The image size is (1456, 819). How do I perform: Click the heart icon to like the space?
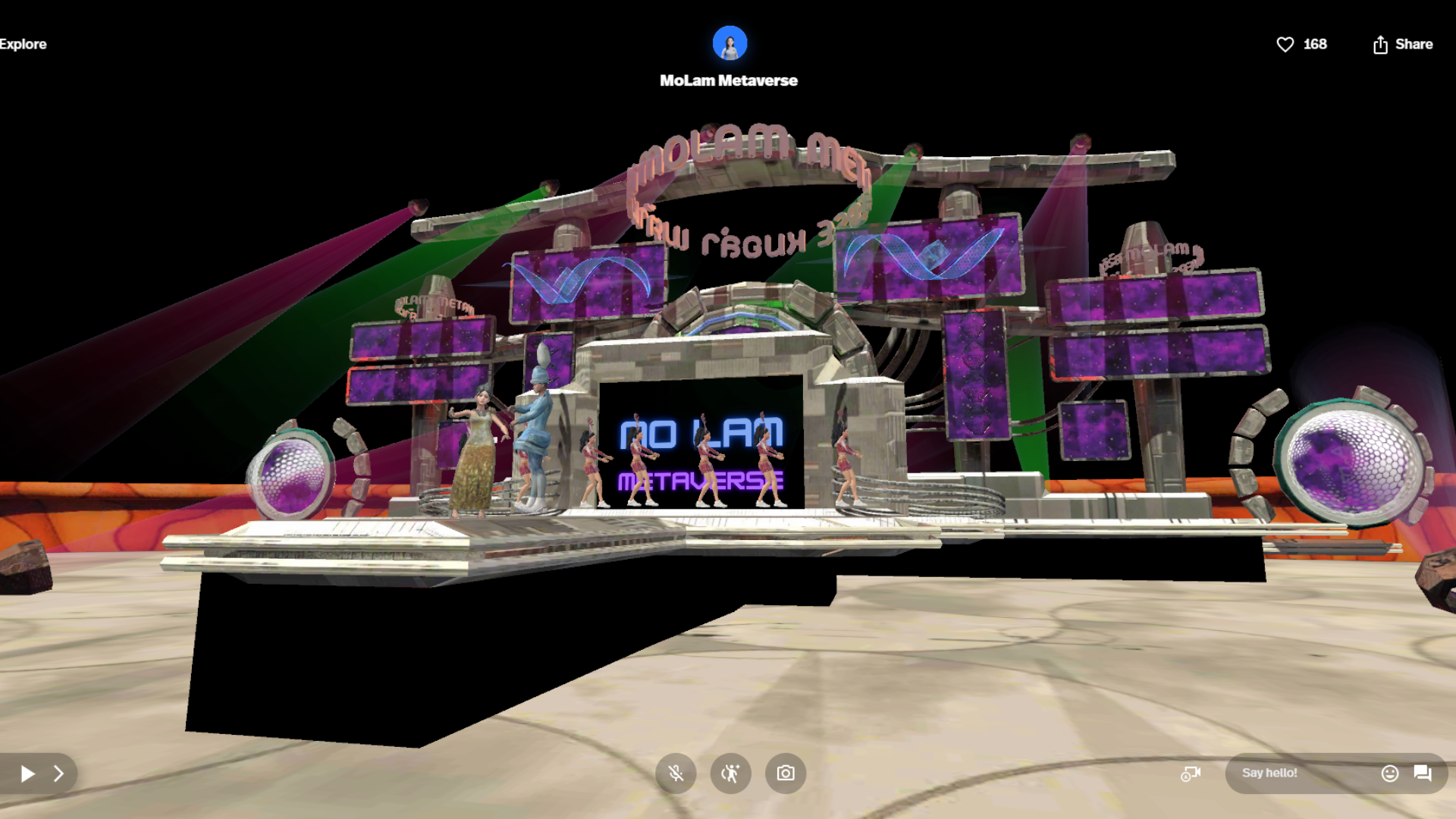click(1285, 44)
